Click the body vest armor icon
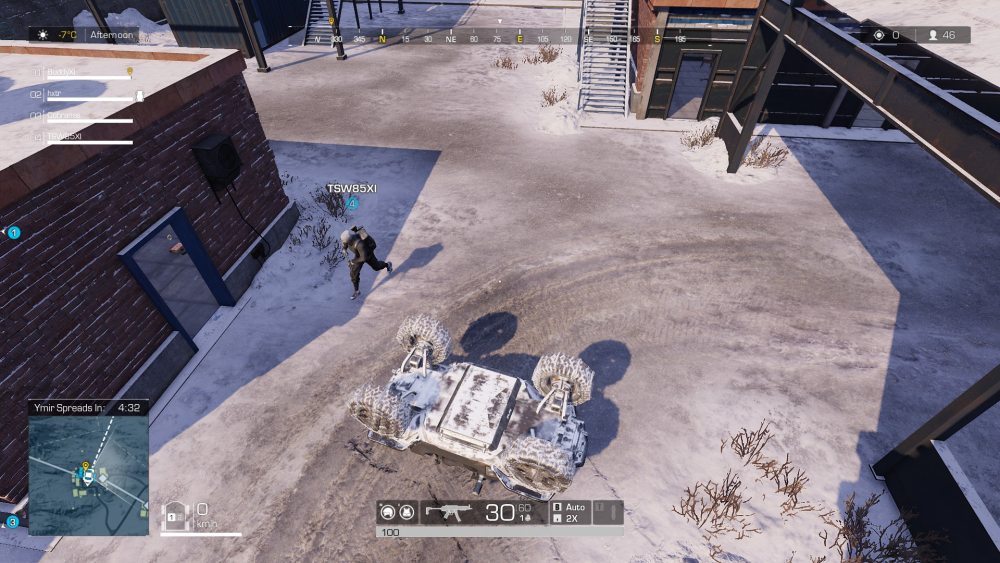1000x563 pixels. [x=406, y=513]
